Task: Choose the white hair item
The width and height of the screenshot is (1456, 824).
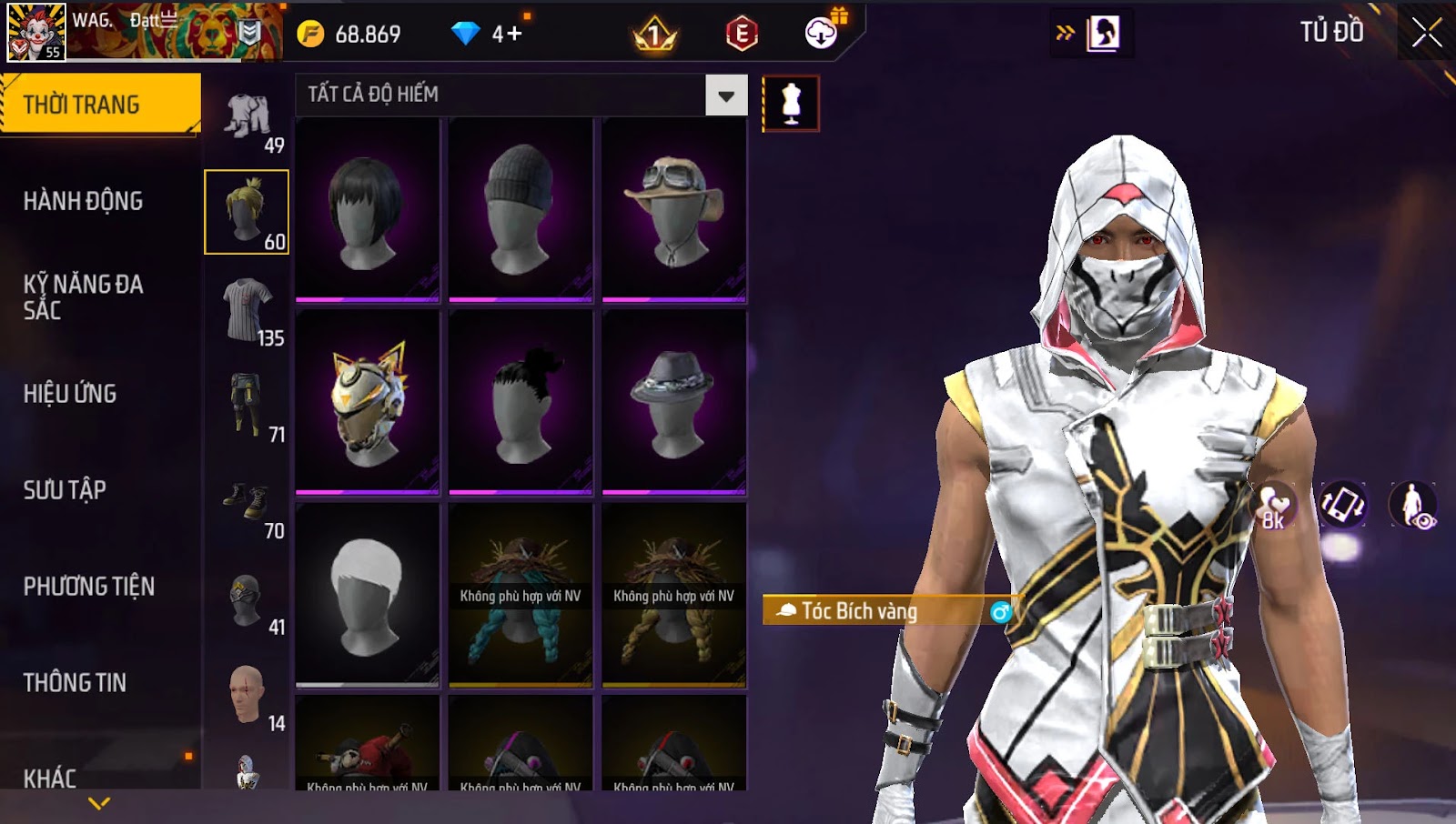Action: [x=368, y=596]
